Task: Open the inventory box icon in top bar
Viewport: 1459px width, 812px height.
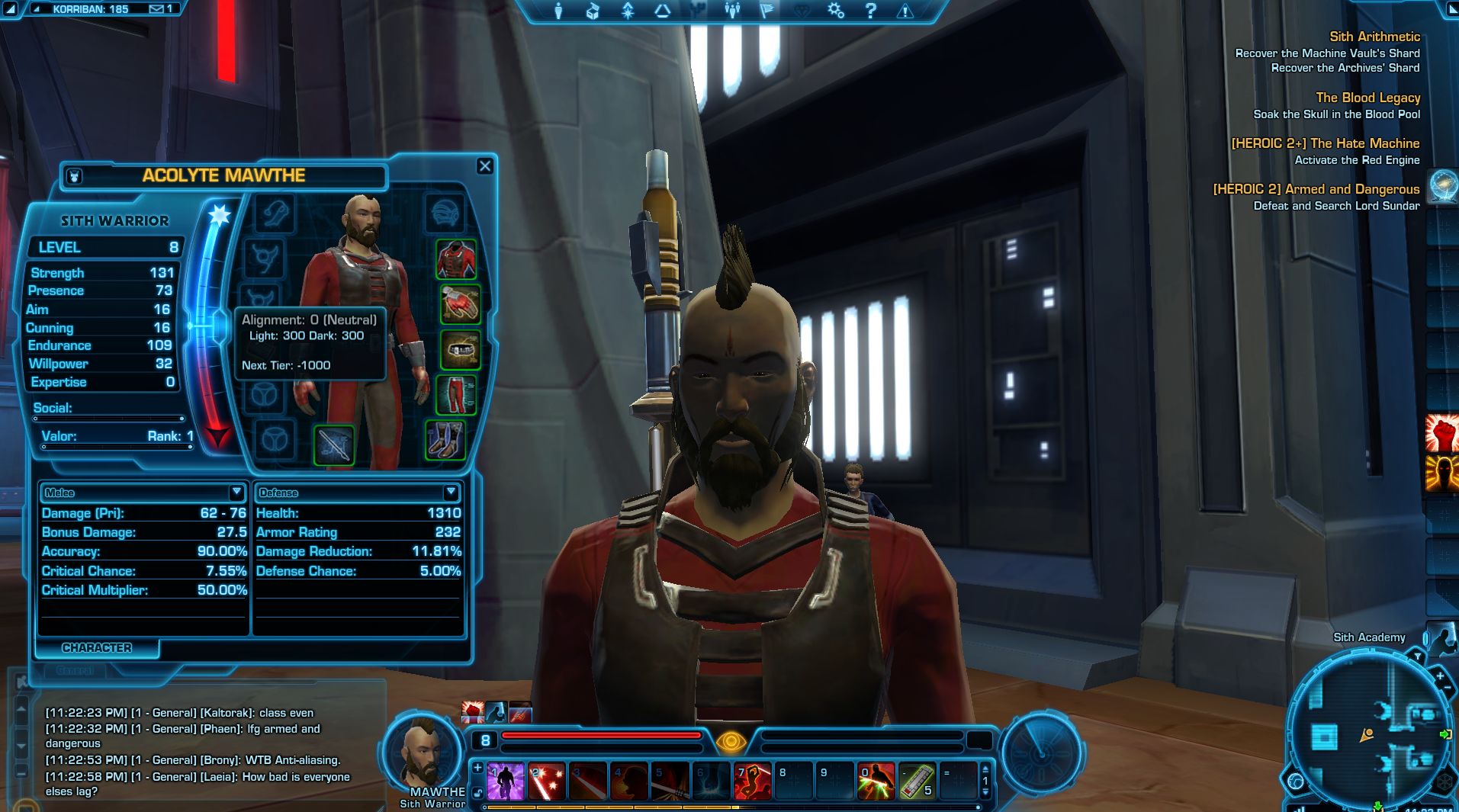Action: pyautogui.click(x=593, y=11)
